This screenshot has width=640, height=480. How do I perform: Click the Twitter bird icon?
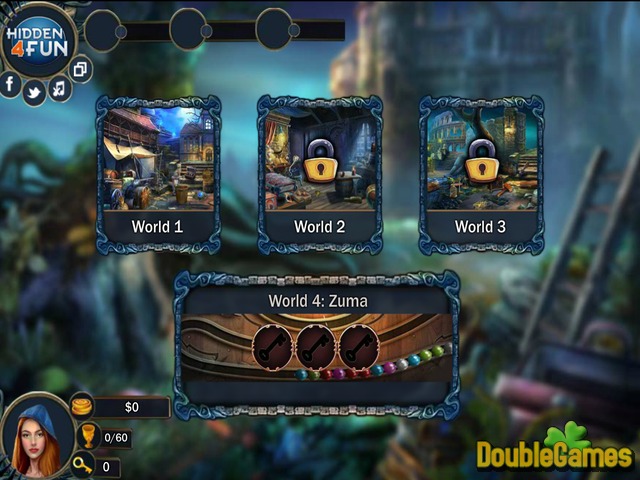[35, 92]
